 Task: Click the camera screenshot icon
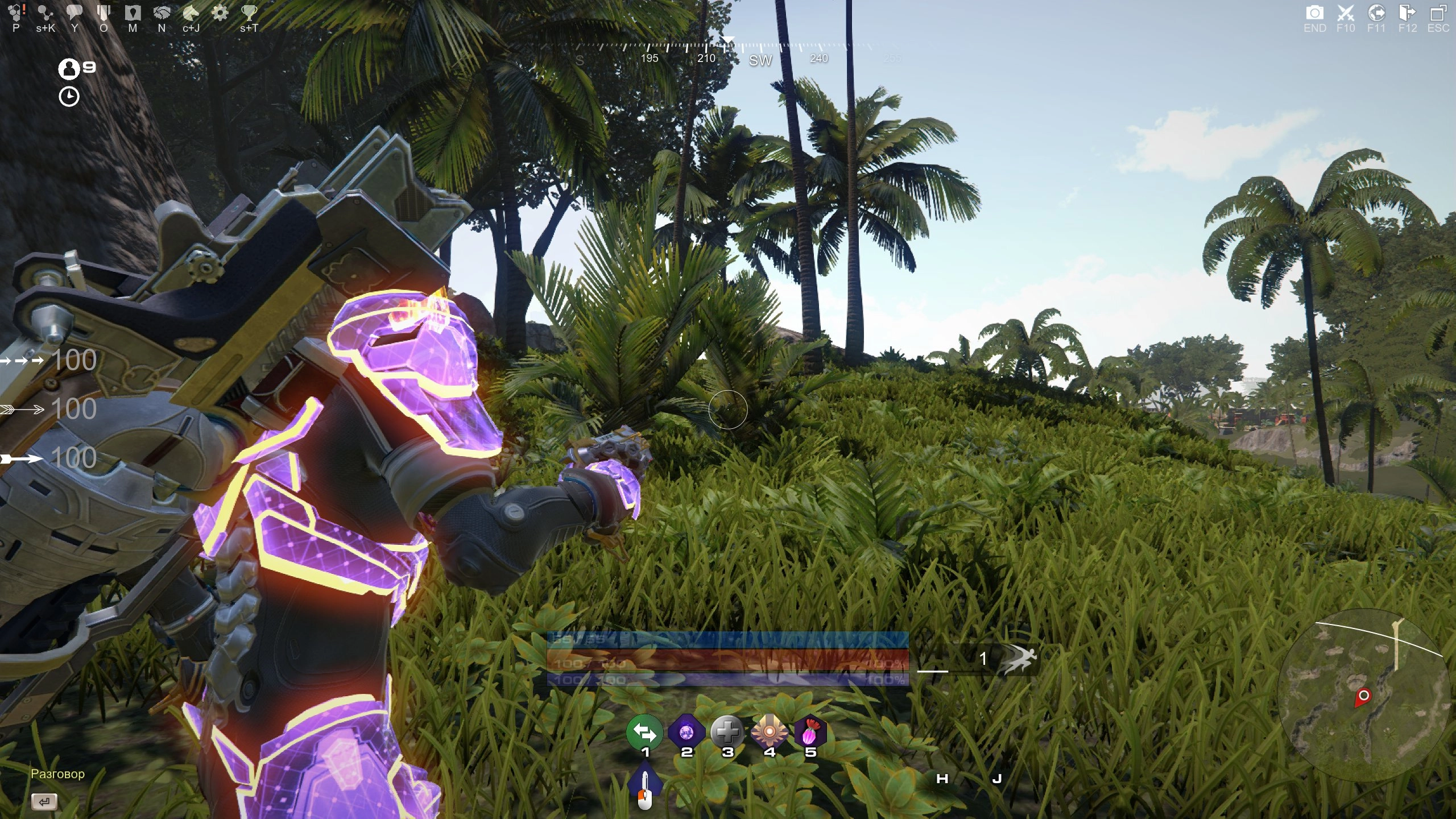point(1314,13)
